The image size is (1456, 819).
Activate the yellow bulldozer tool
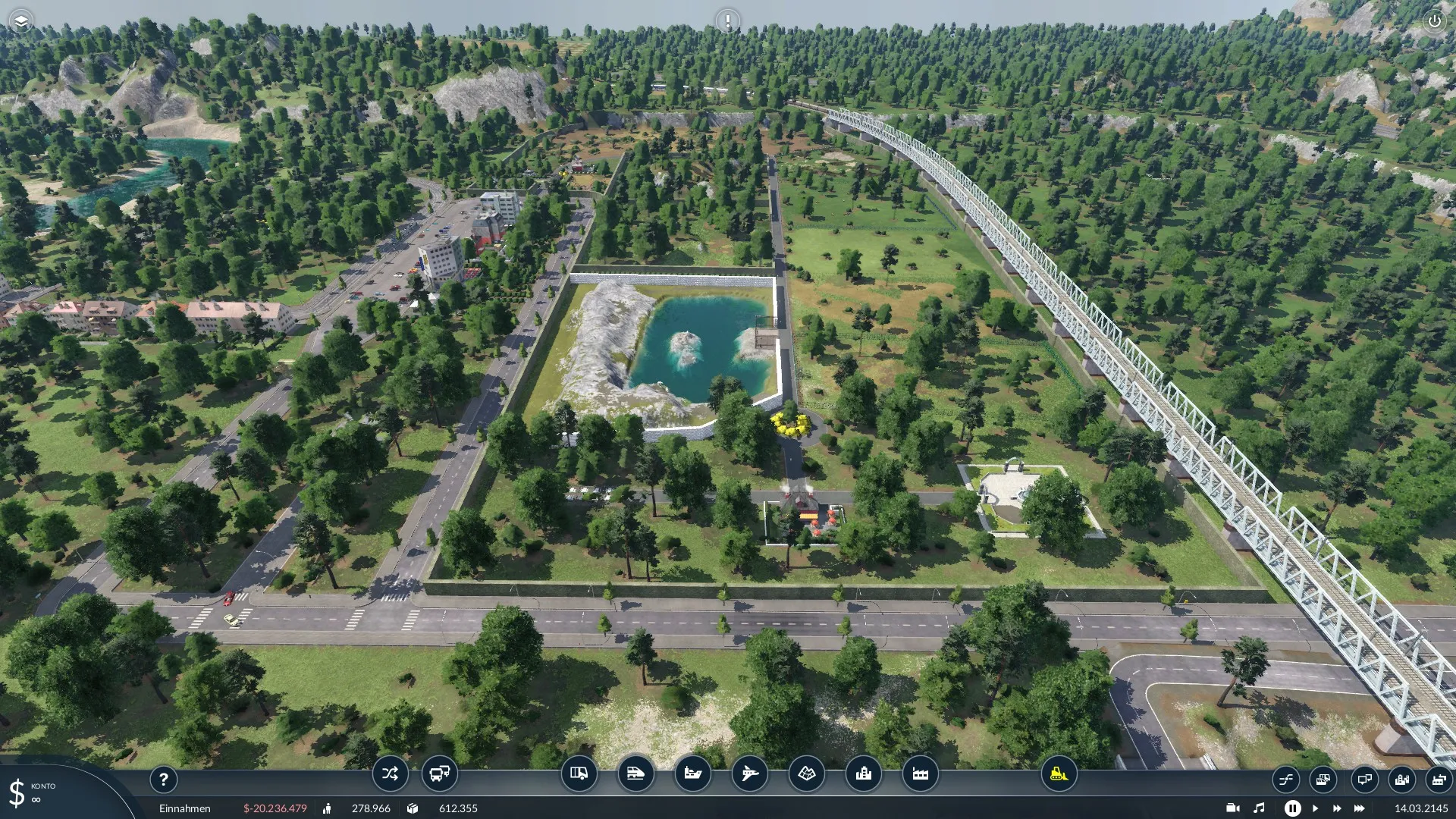1059,774
